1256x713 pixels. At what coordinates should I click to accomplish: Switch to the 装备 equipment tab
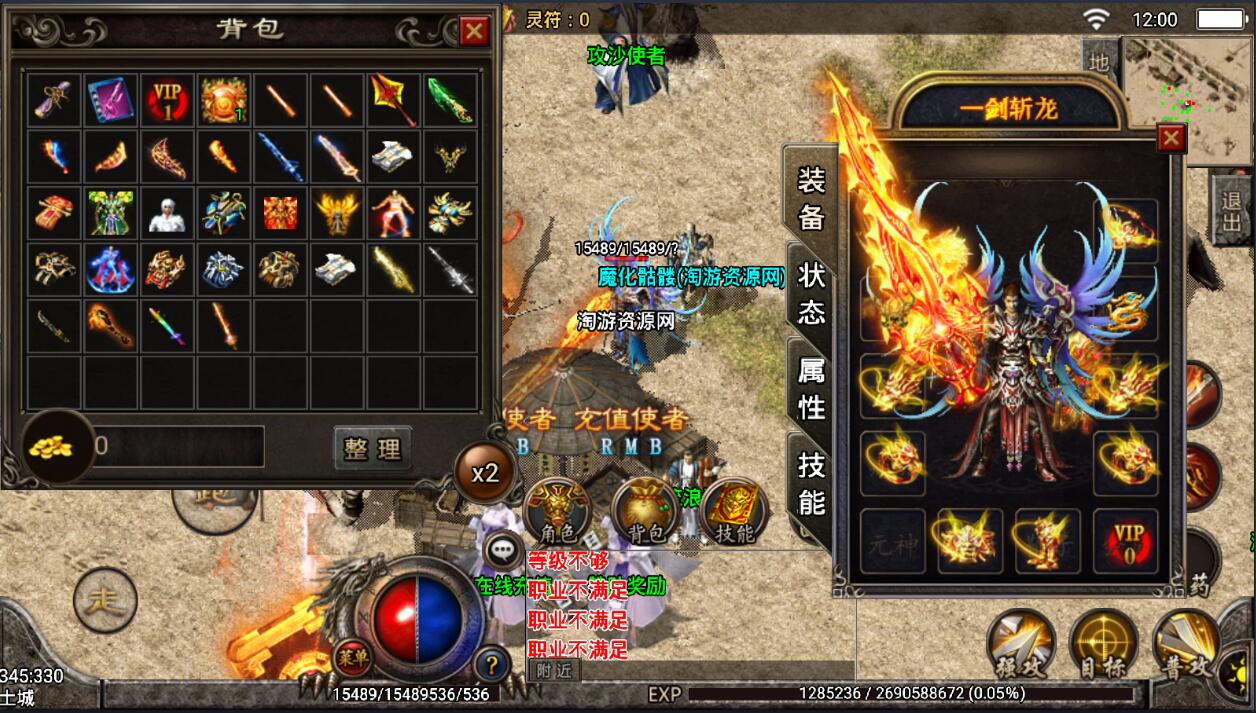(811, 197)
